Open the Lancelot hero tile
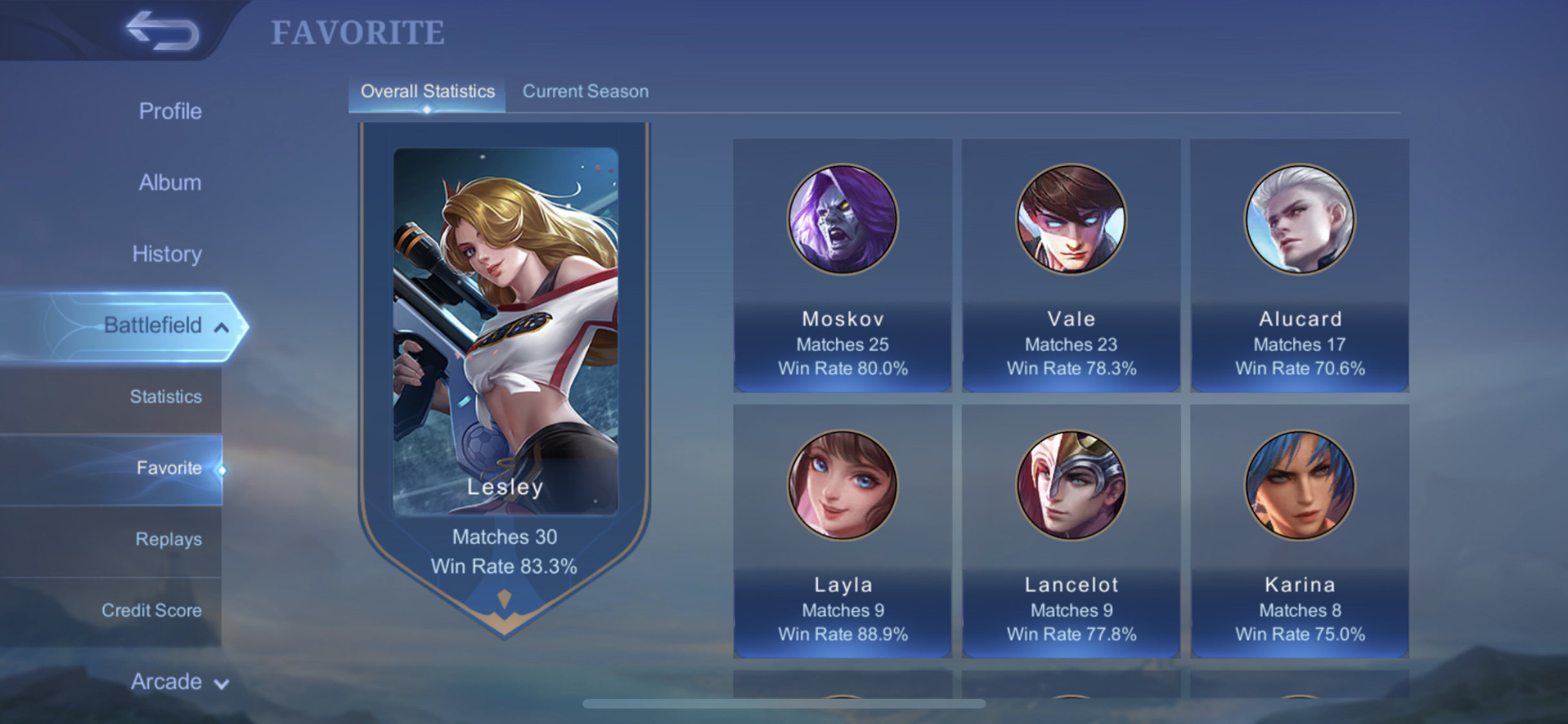1568x724 pixels. point(1071,531)
